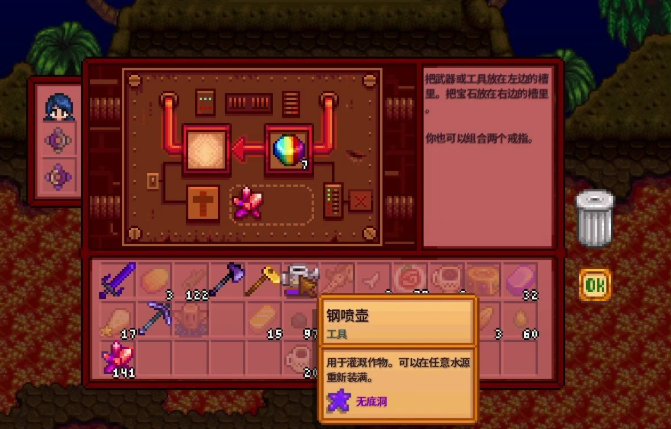Select the wood log stack of 122
The height and width of the screenshot is (429, 671).
(190, 280)
